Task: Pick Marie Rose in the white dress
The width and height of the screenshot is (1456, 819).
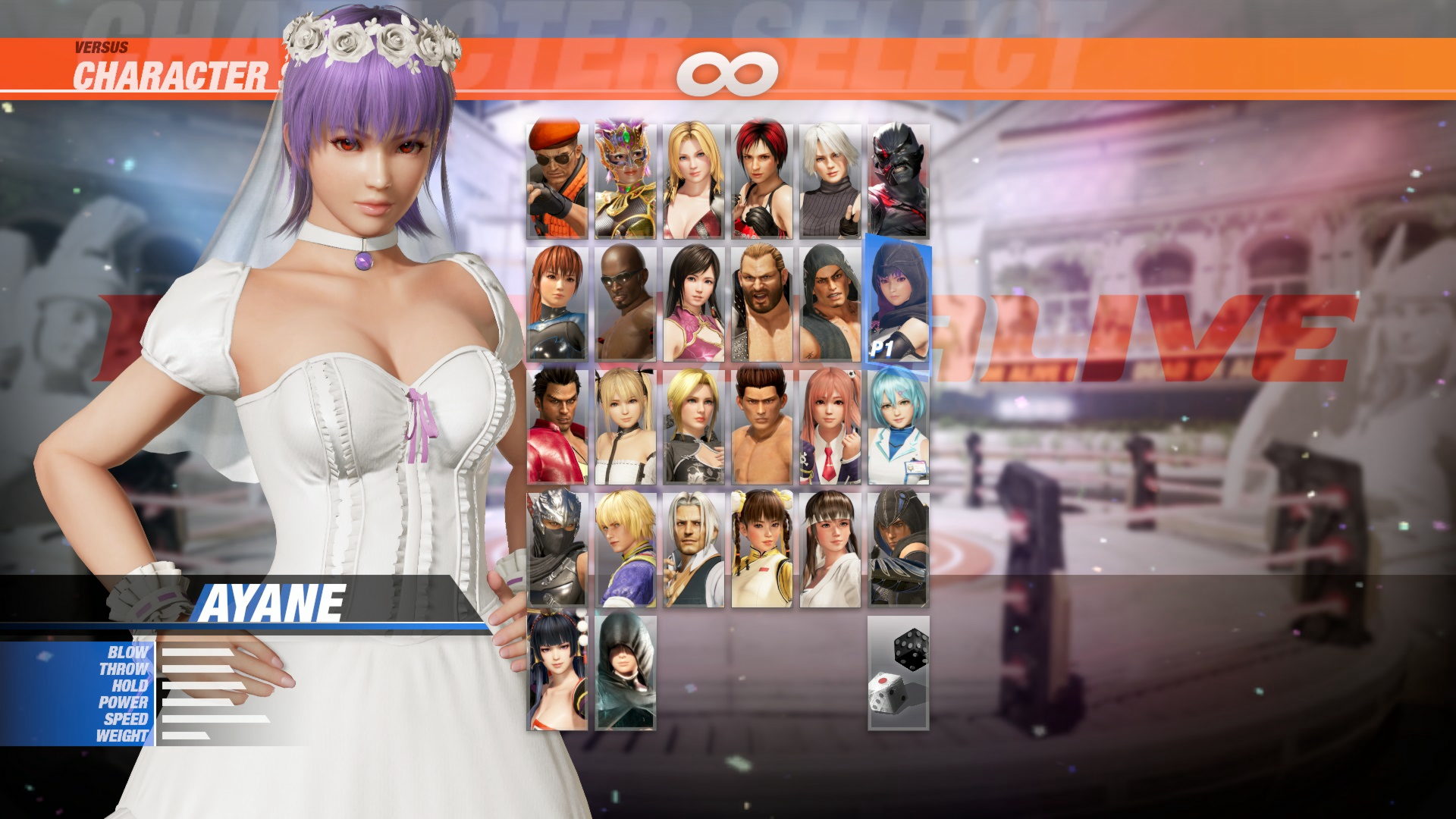Action: tap(626, 428)
